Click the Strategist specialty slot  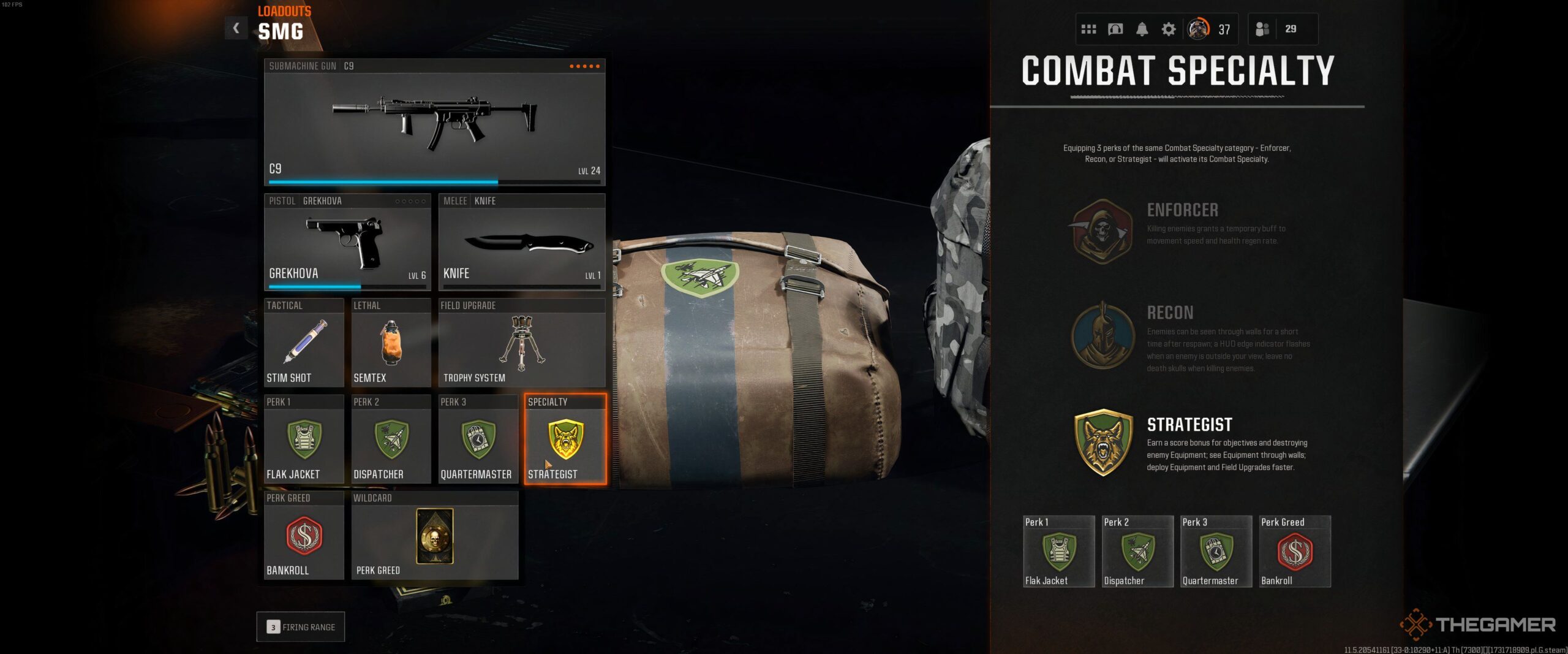[565, 439]
